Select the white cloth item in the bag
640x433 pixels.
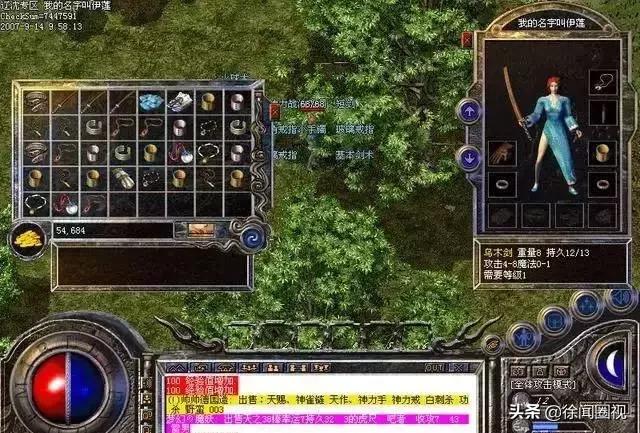[179, 101]
